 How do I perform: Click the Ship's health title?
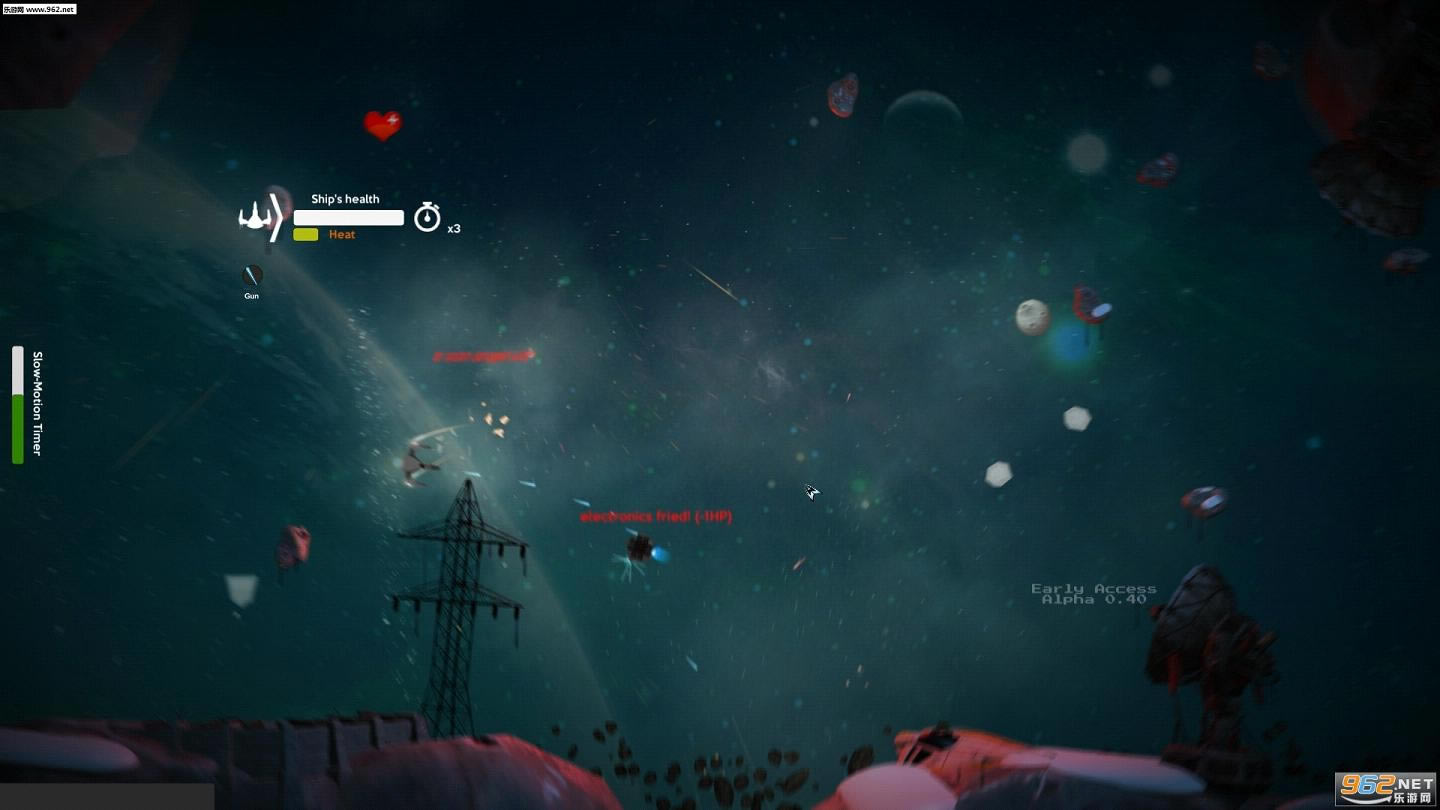[x=345, y=198]
